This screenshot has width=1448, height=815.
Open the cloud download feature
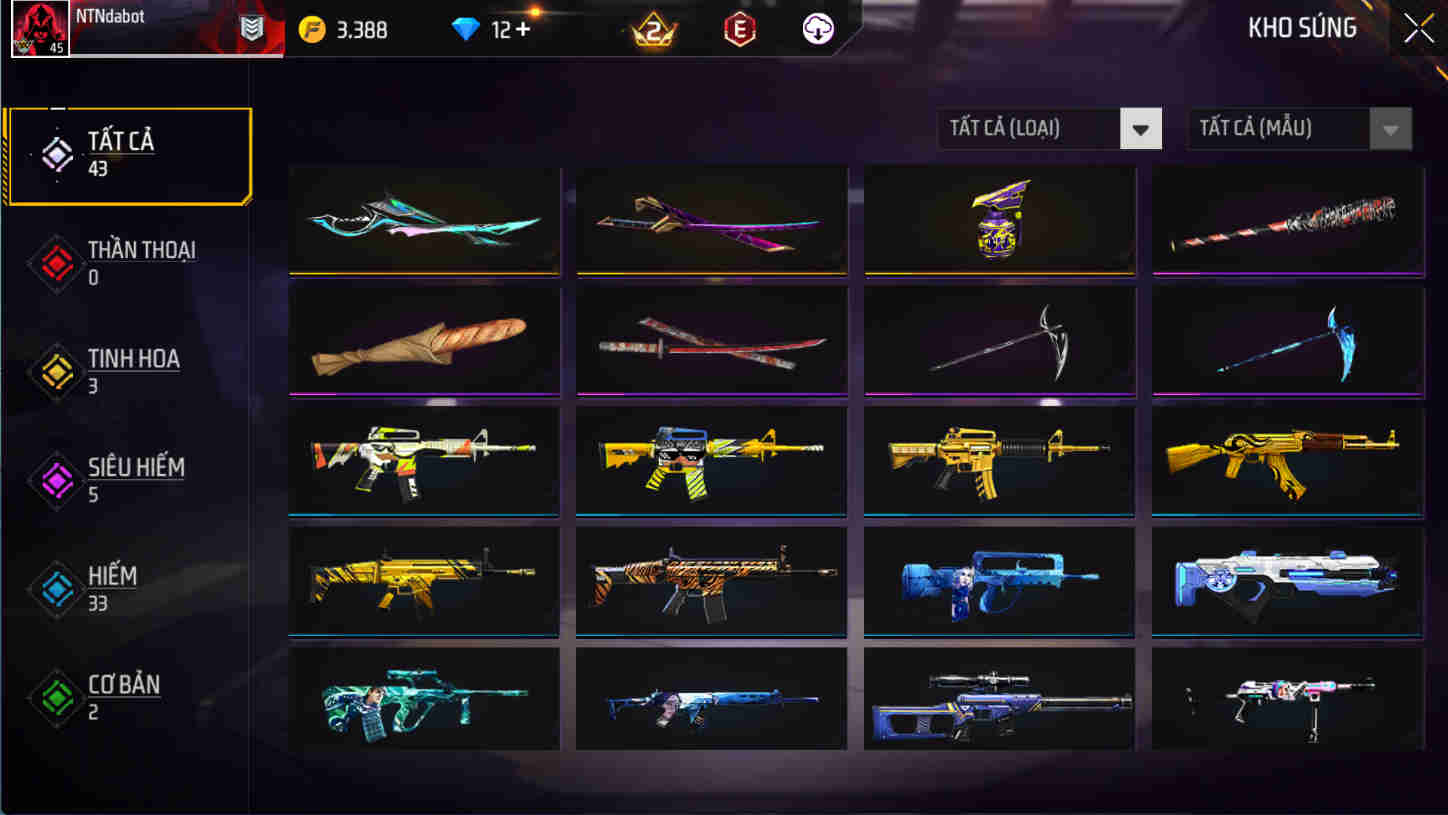tap(819, 30)
